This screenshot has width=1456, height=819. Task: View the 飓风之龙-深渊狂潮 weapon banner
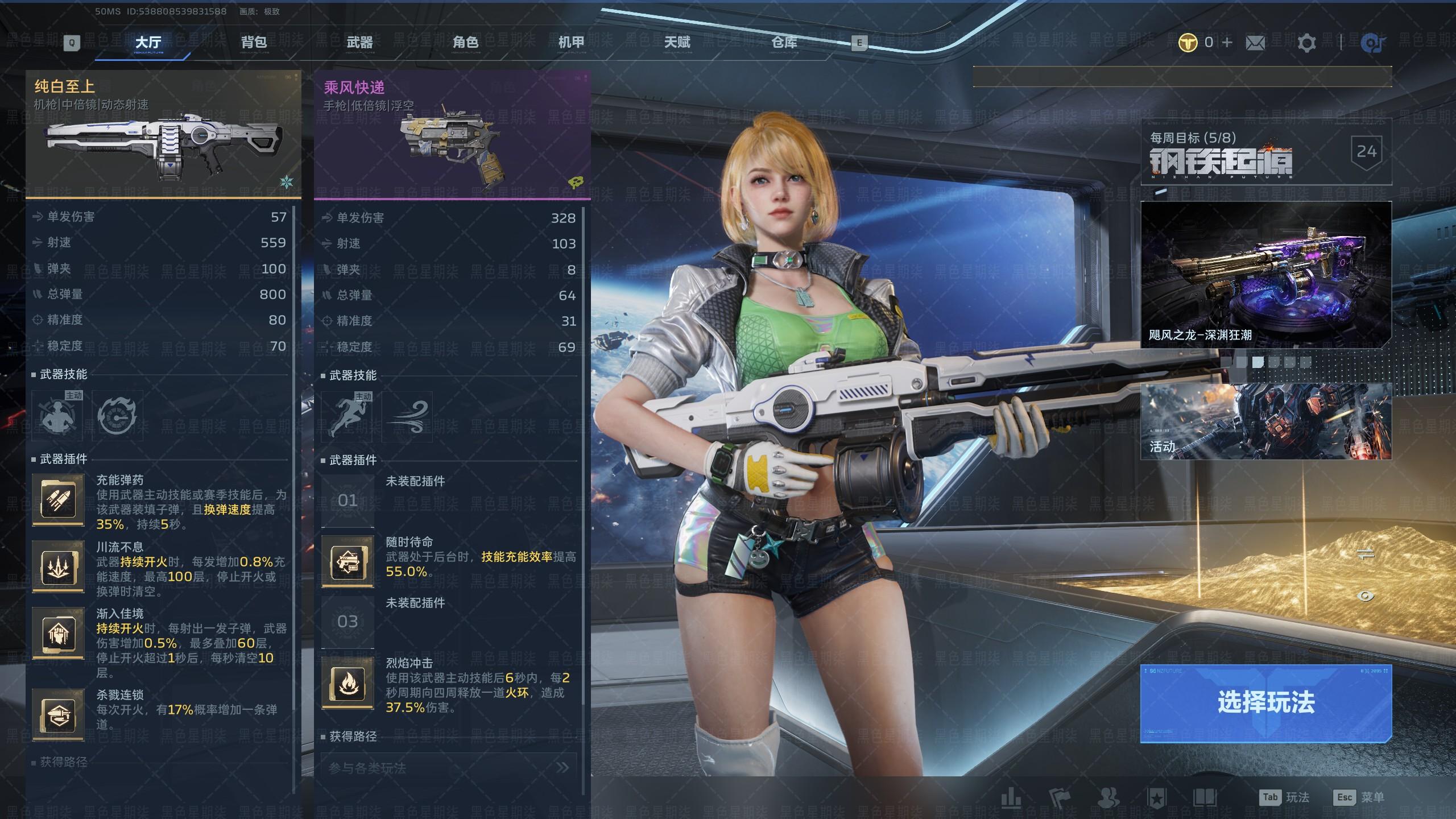(1265, 275)
